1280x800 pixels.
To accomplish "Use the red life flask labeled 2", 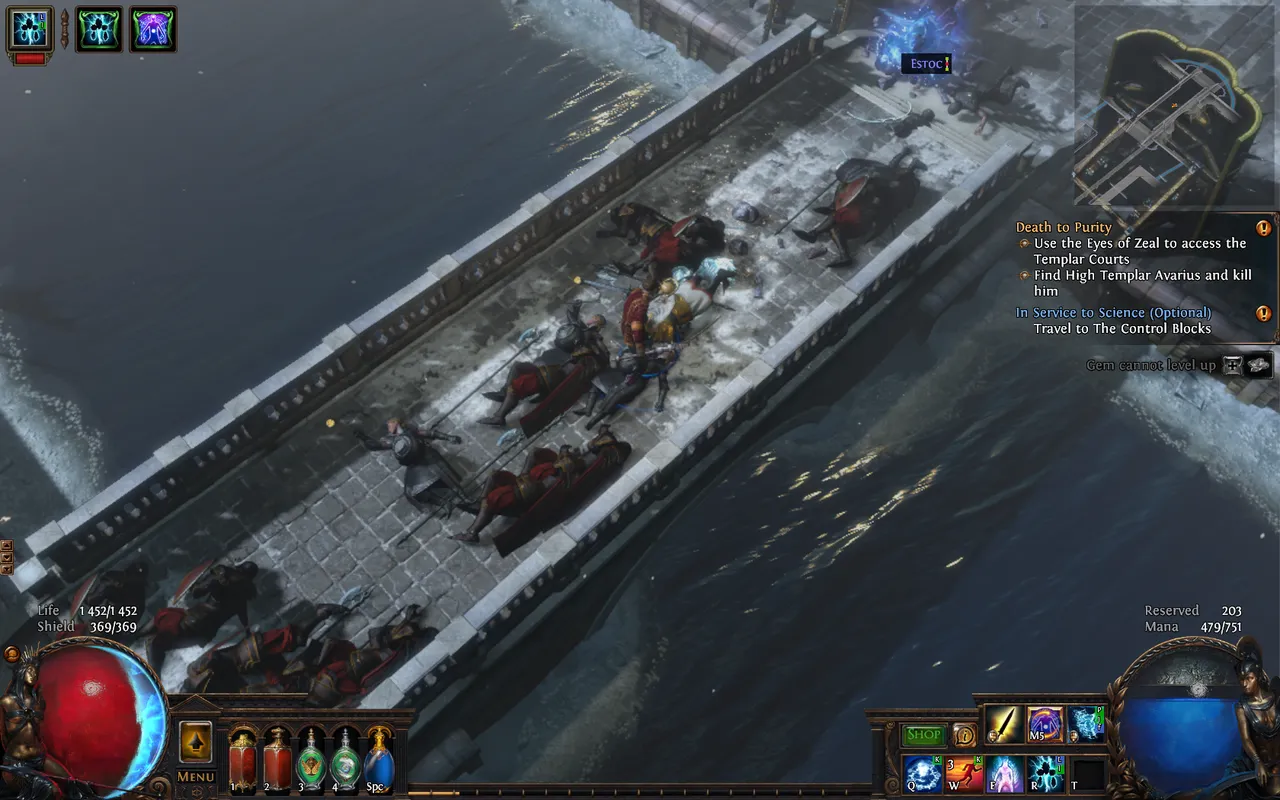I will [x=277, y=761].
